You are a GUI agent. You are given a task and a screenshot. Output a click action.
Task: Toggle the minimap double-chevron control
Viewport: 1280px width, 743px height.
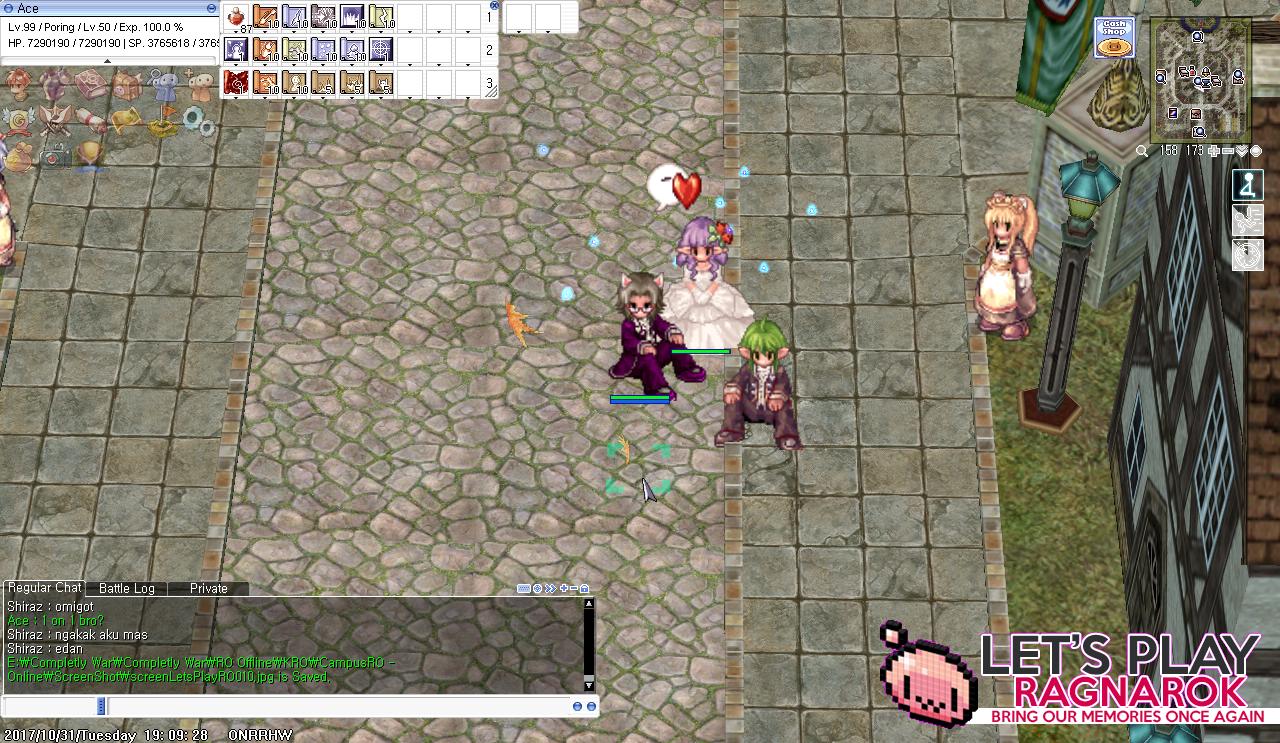pyautogui.click(x=1242, y=151)
